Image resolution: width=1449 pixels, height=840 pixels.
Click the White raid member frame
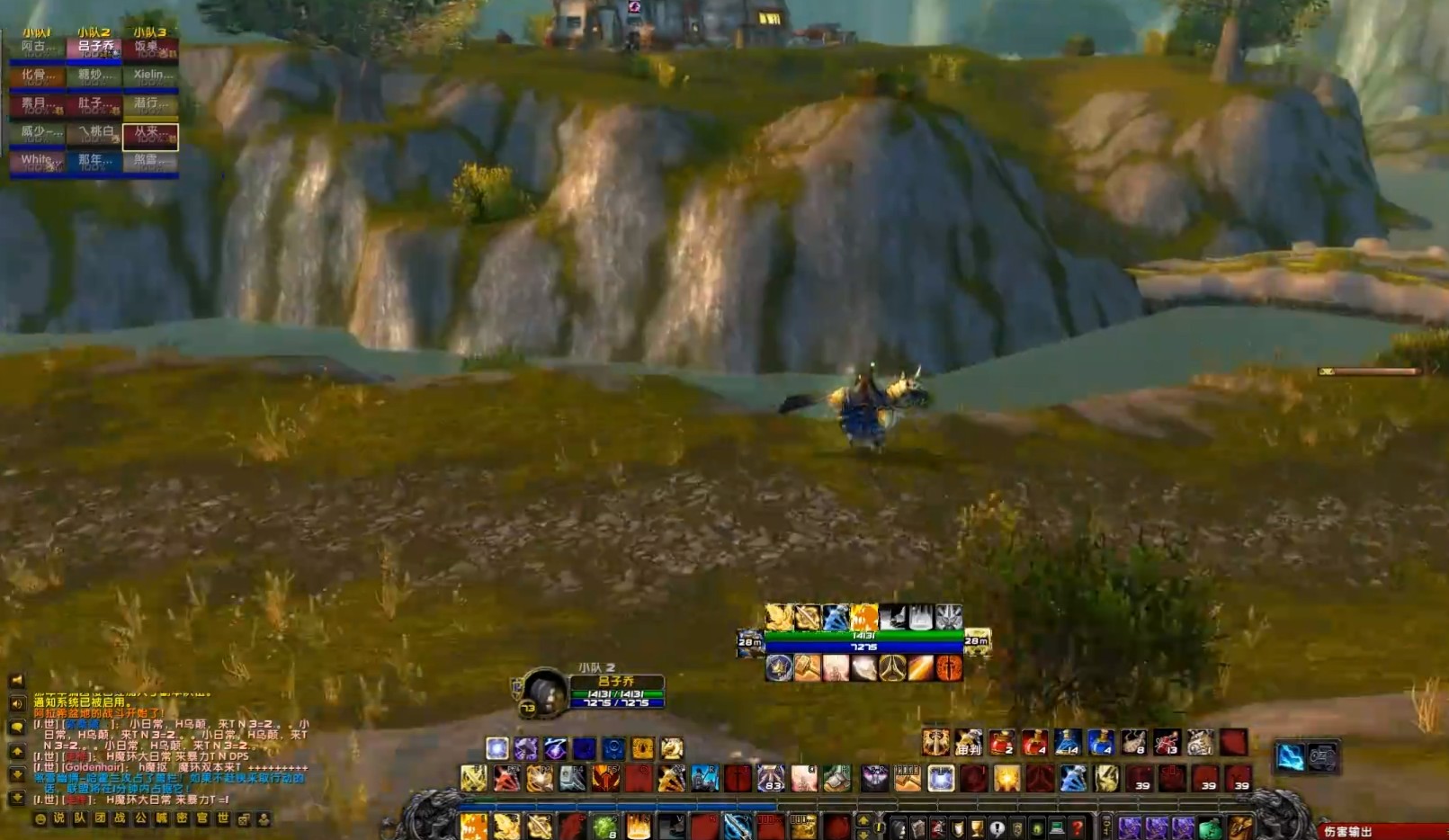37,162
